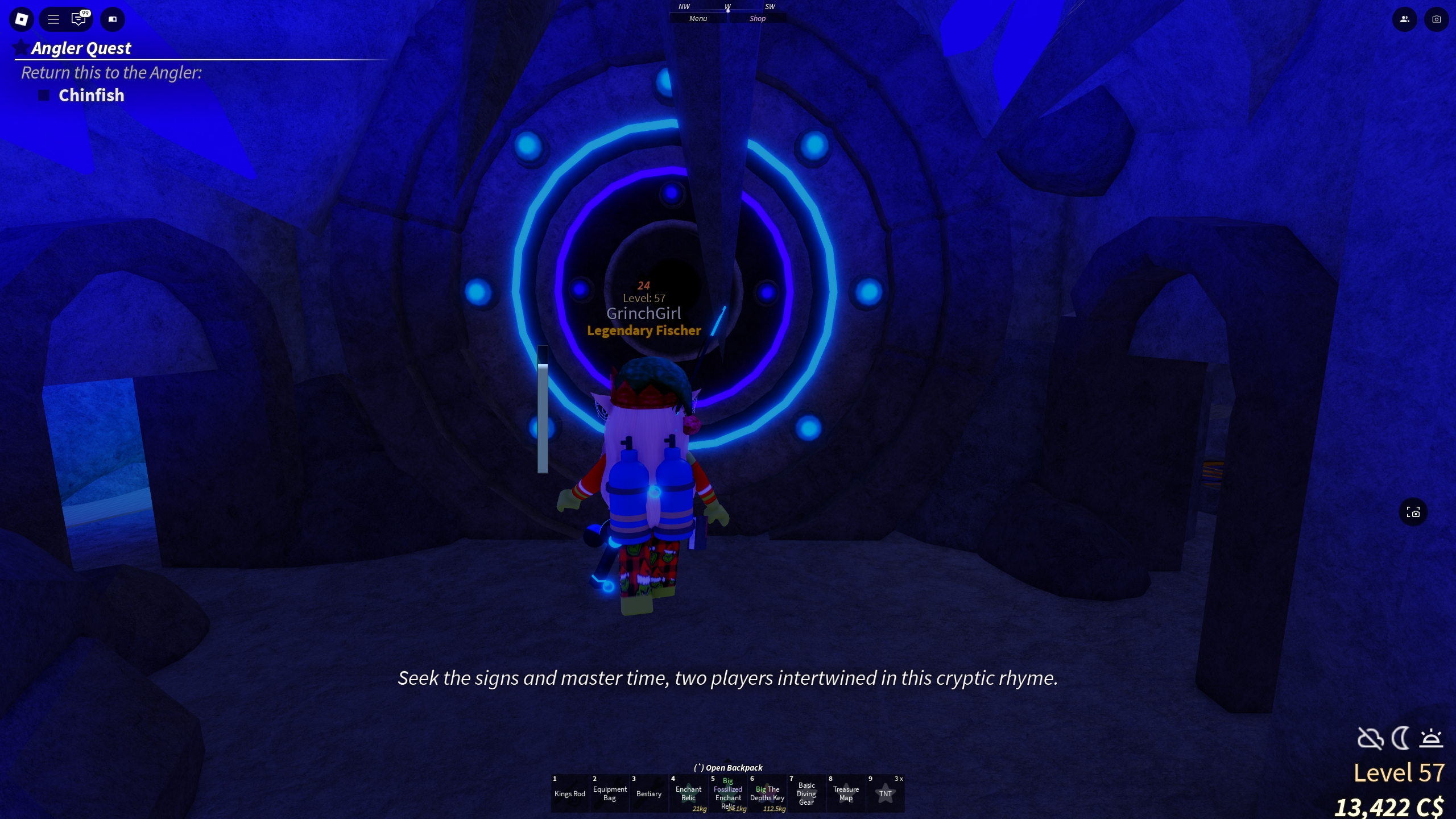Open the Menu under the compass bar
This screenshot has width=1456, height=819.
click(697, 18)
